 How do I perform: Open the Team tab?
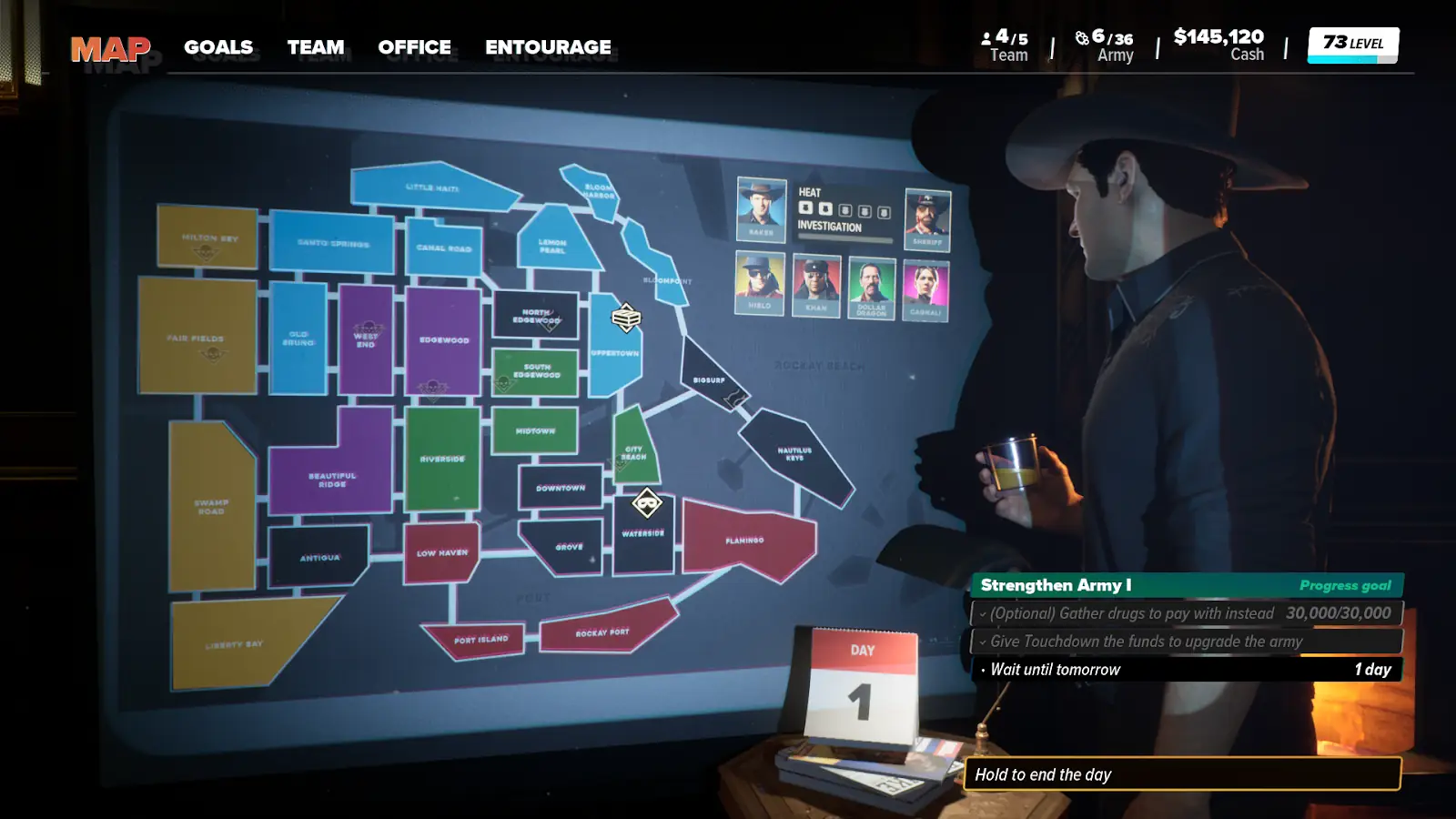pos(316,47)
